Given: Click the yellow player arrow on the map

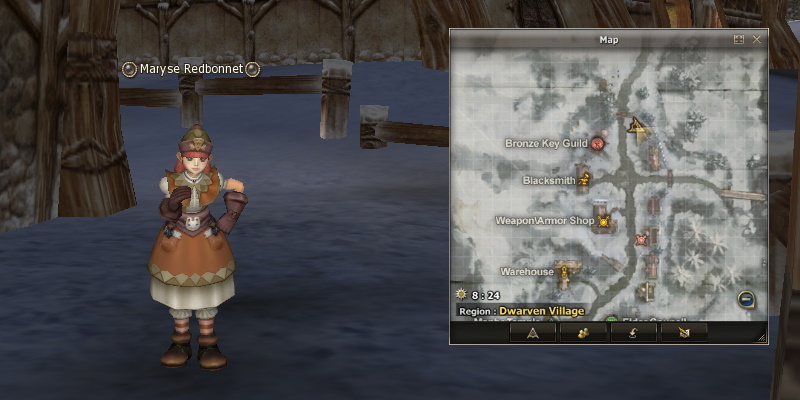Looking at the screenshot, I should tap(635, 126).
